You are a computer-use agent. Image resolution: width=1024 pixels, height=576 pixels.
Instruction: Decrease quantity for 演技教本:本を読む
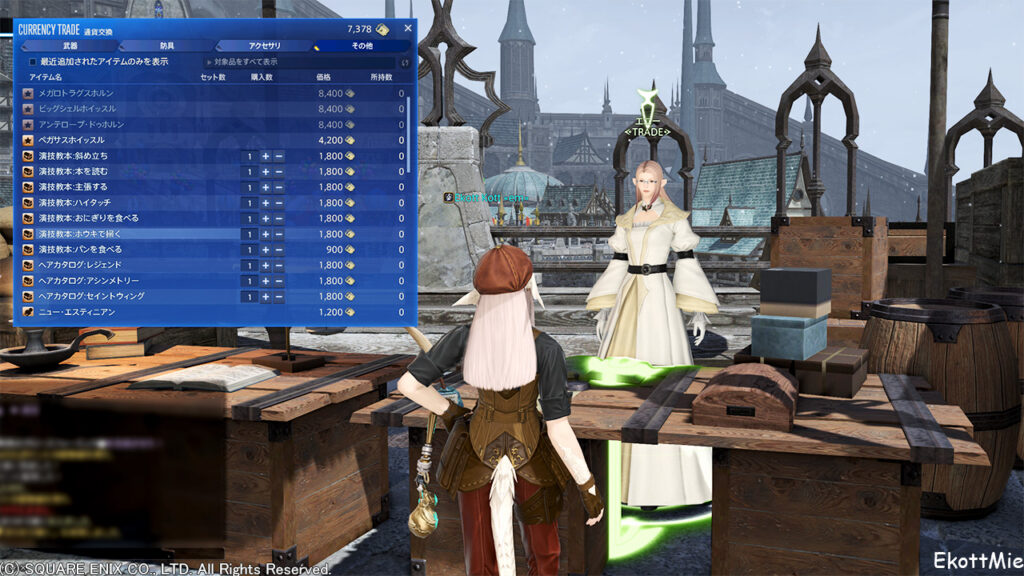coord(279,172)
